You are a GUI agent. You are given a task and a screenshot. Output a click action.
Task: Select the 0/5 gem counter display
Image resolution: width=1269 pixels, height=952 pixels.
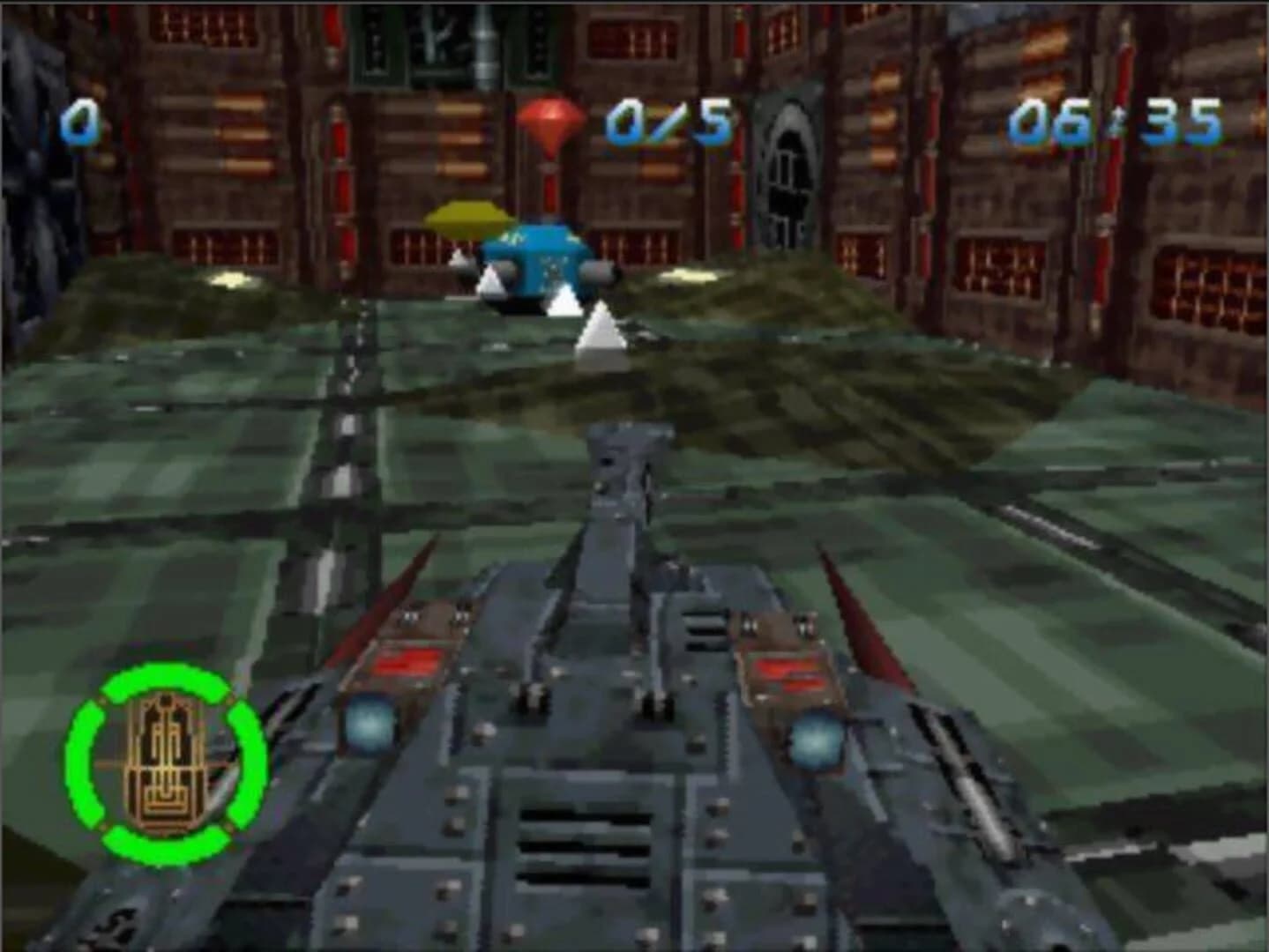click(x=668, y=123)
